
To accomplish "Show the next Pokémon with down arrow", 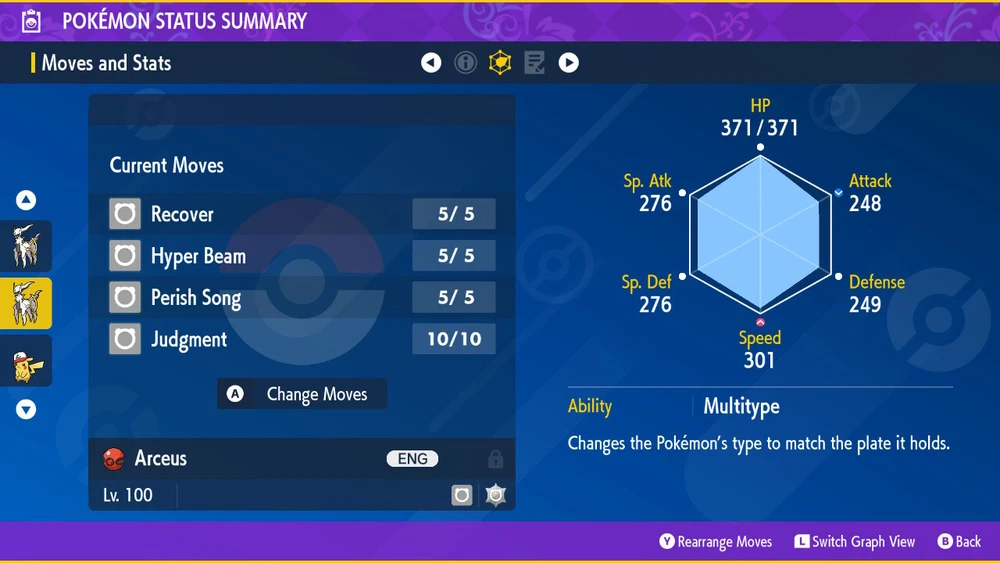I will [26, 409].
